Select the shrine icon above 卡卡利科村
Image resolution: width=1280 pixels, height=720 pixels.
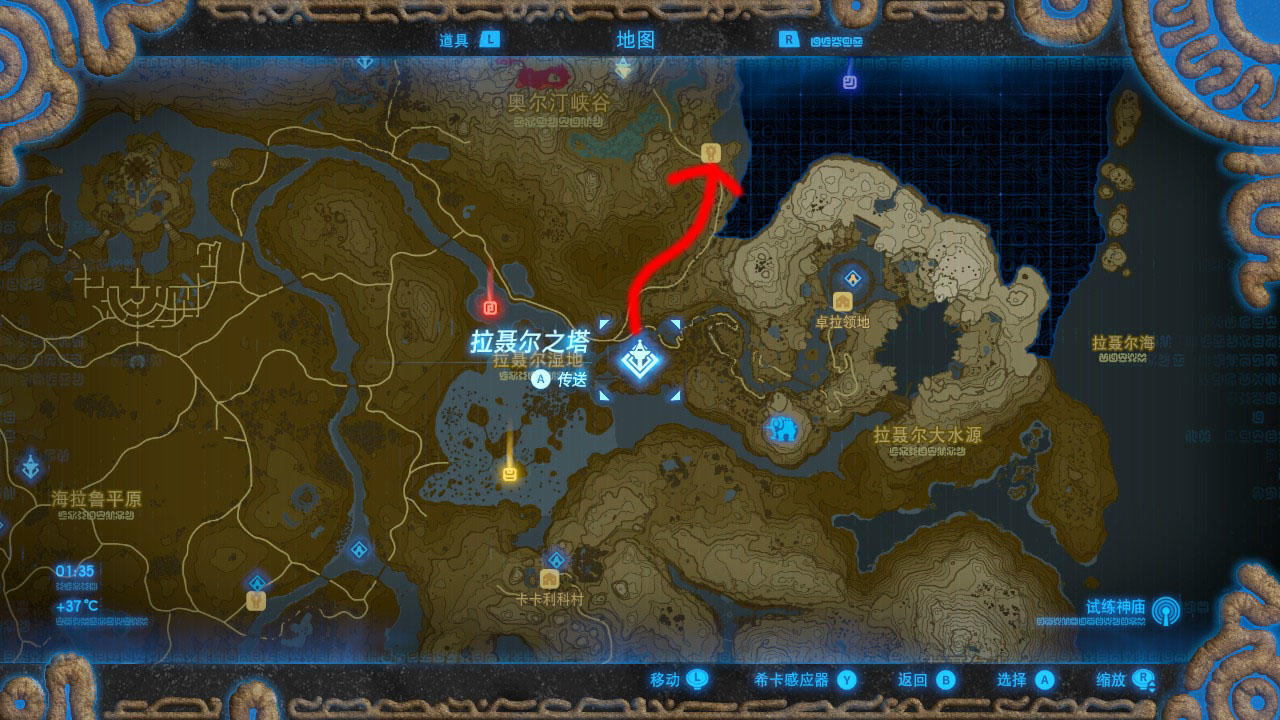click(x=556, y=559)
